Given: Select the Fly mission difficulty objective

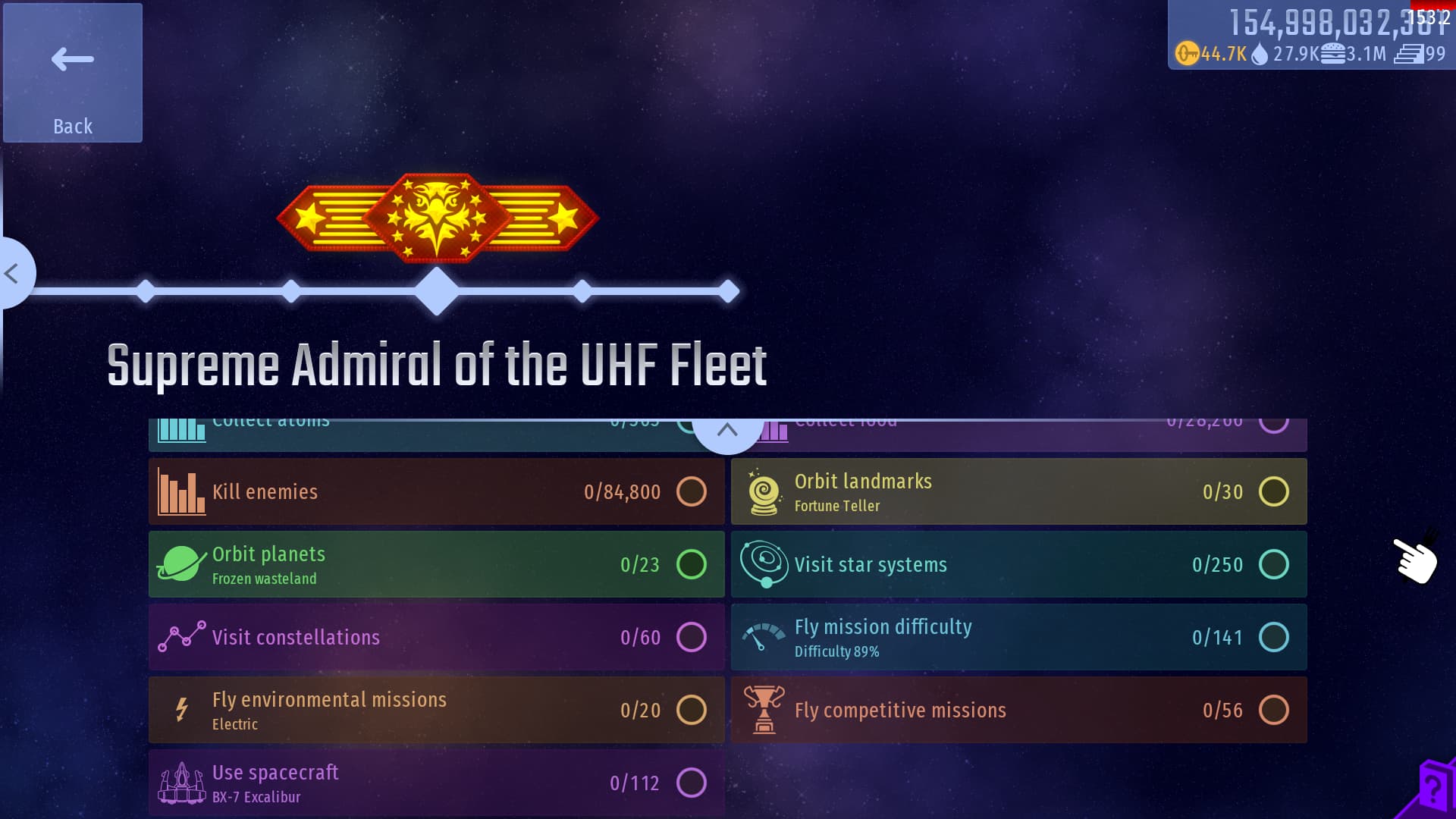Looking at the screenshot, I should (1018, 637).
